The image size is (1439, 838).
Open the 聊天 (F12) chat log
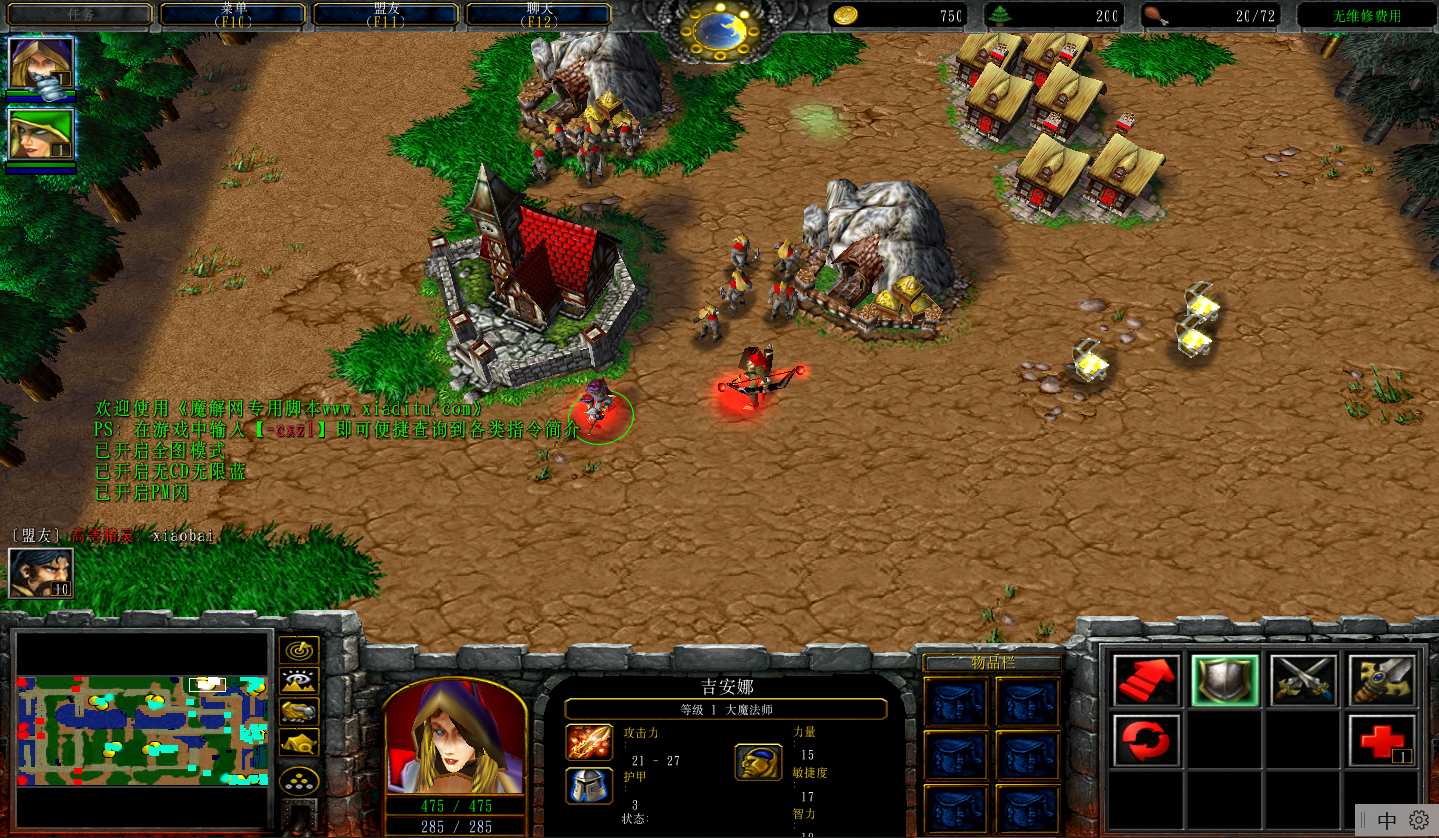point(539,14)
